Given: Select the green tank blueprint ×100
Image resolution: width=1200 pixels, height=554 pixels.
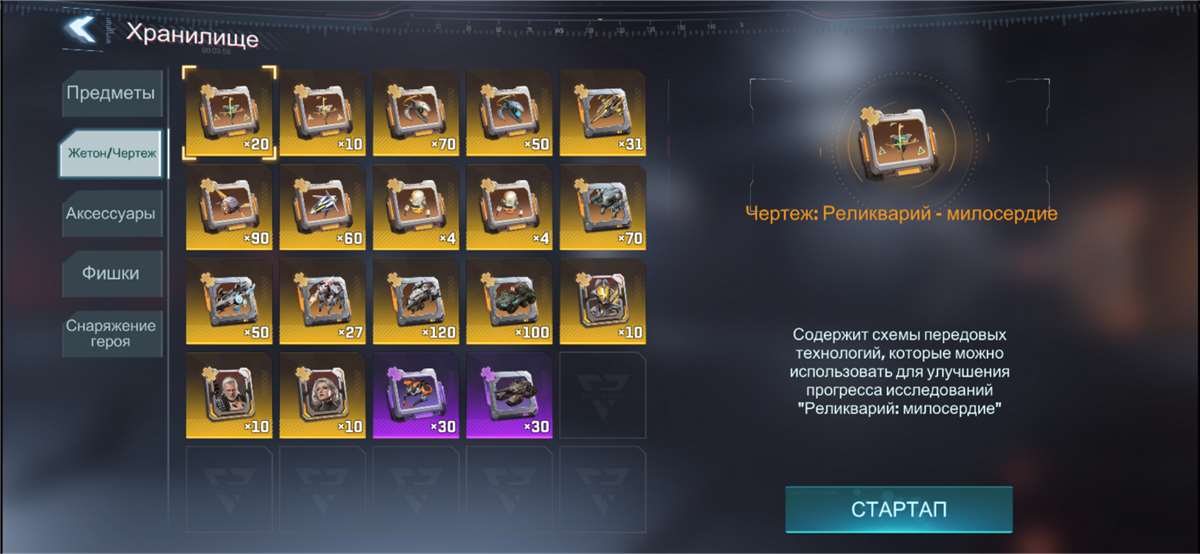Looking at the screenshot, I should (509, 300).
